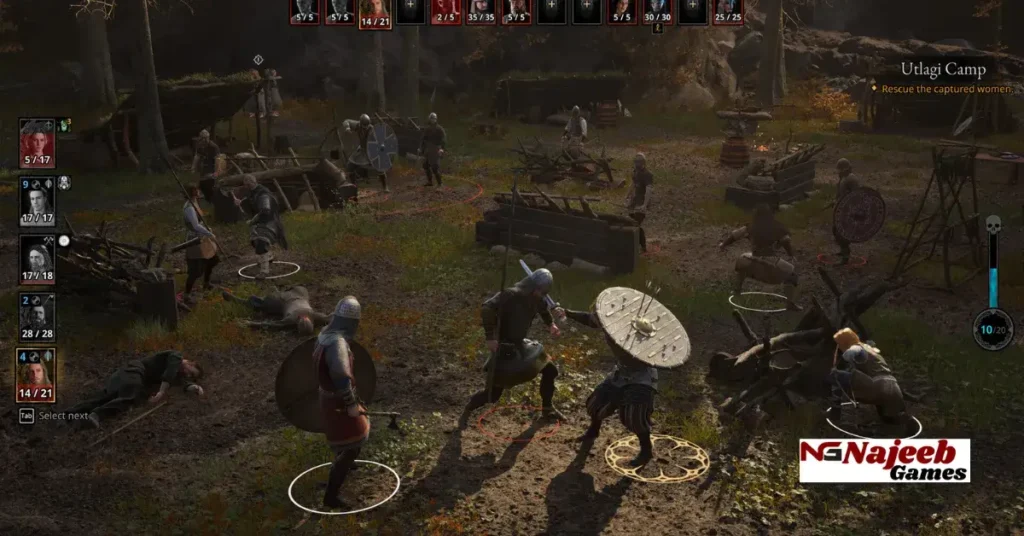The image size is (1024, 536).
Task: Click the 2/5 turn order portrait
Action: [x=445, y=11]
